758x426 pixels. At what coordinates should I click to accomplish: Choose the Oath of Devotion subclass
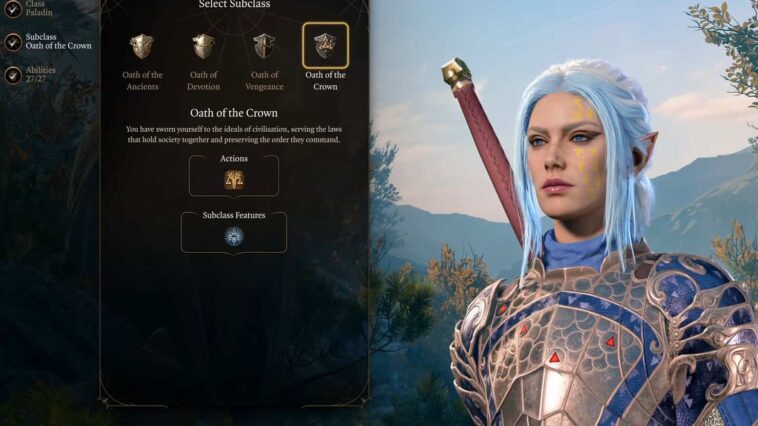click(x=203, y=46)
